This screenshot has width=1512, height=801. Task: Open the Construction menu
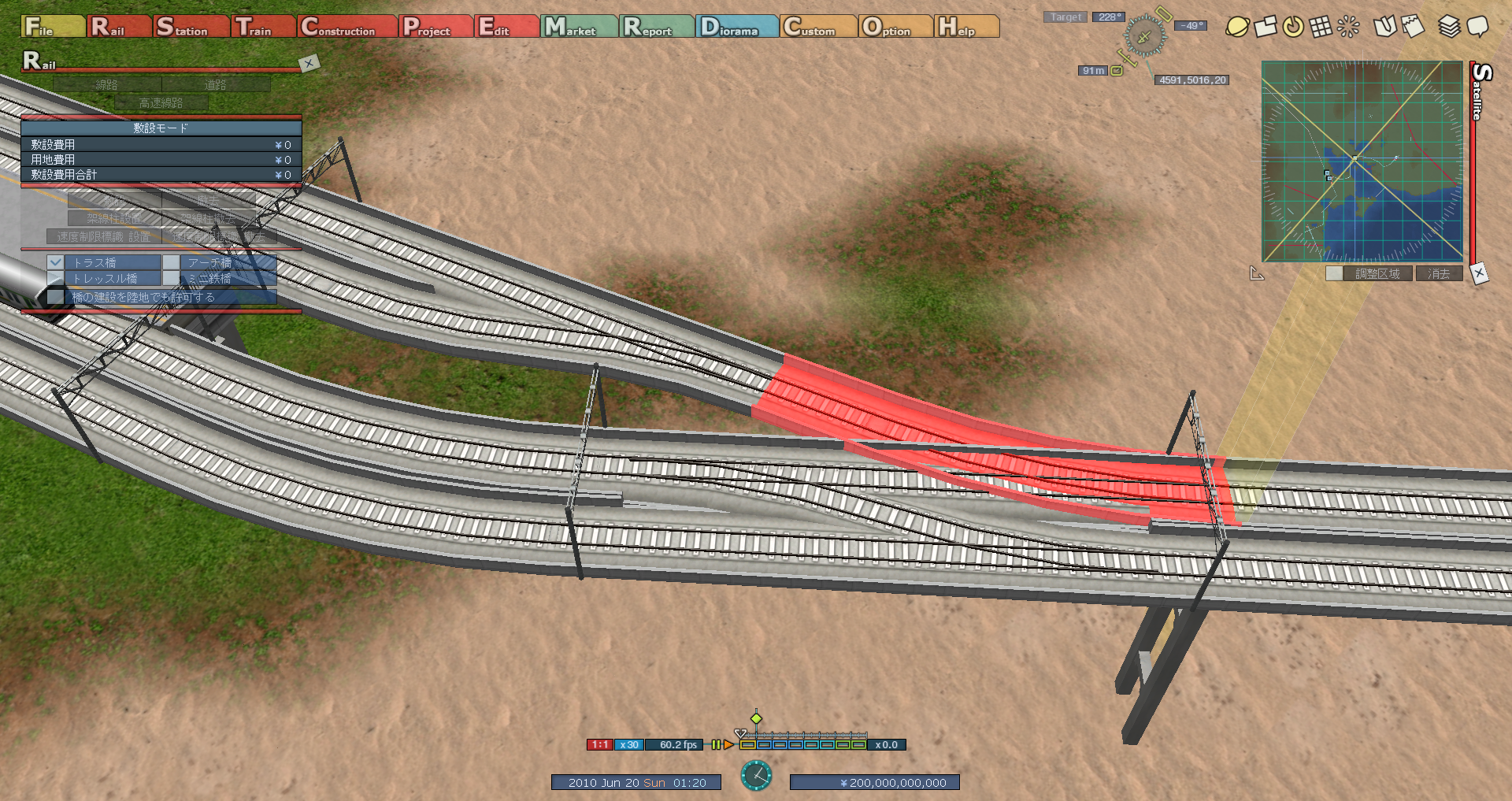(347, 27)
